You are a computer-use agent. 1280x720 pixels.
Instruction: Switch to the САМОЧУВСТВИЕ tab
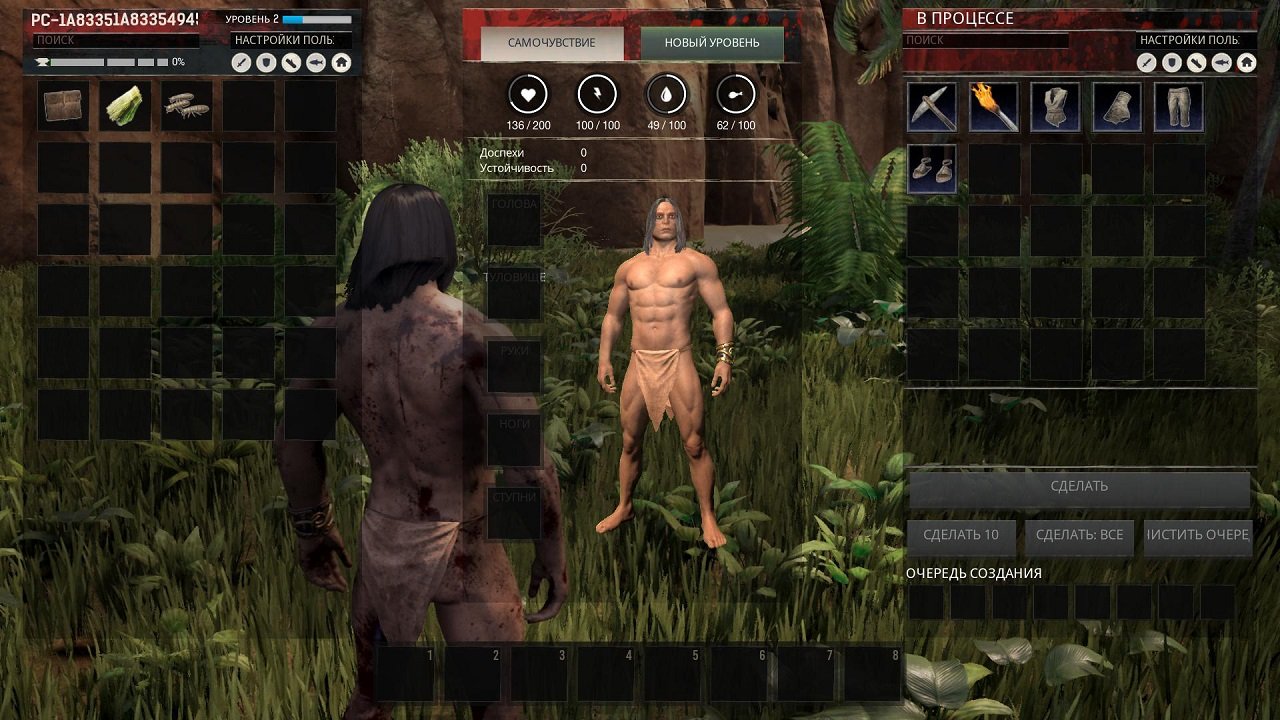553,43
